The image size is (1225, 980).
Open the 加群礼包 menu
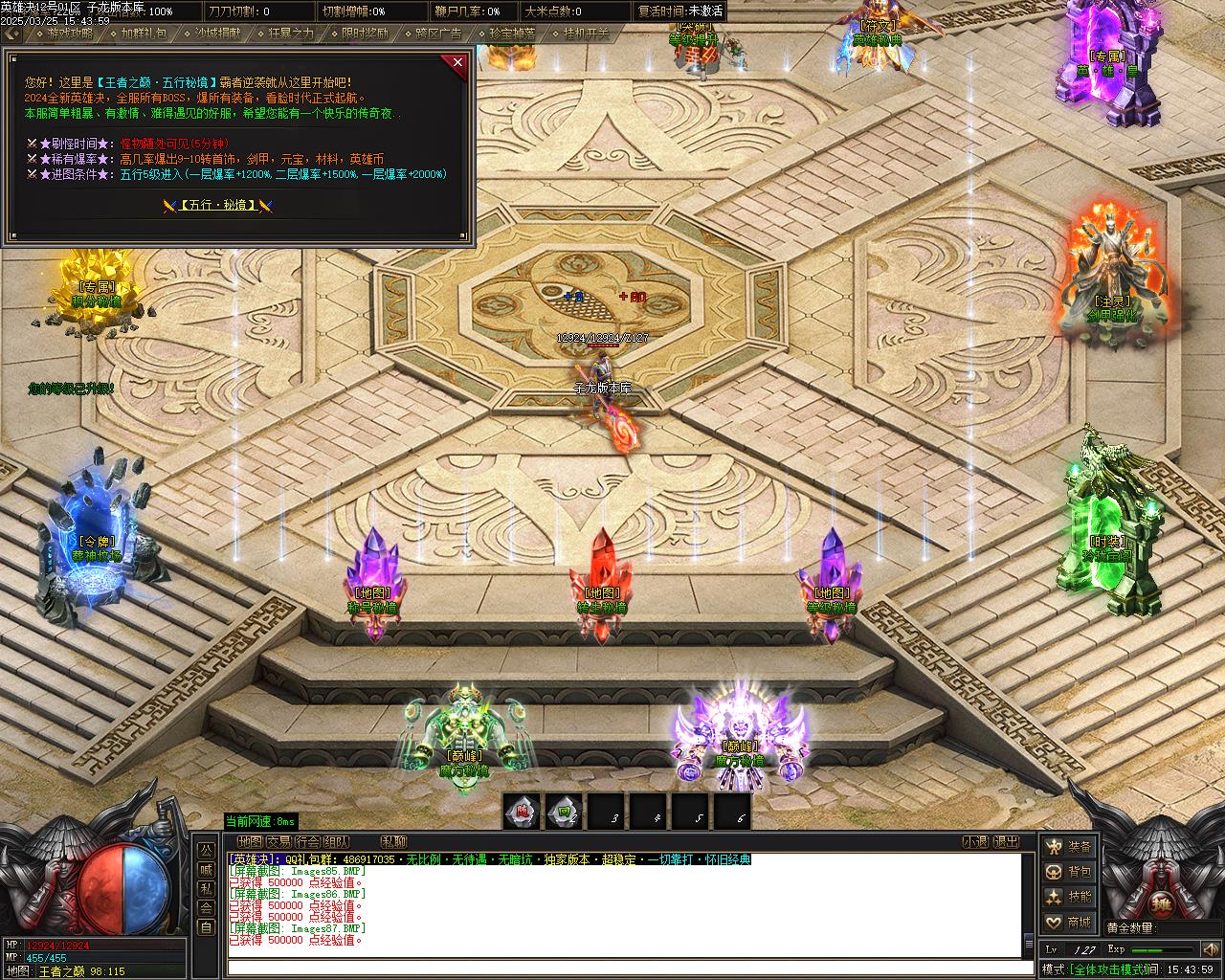(144, 33)
